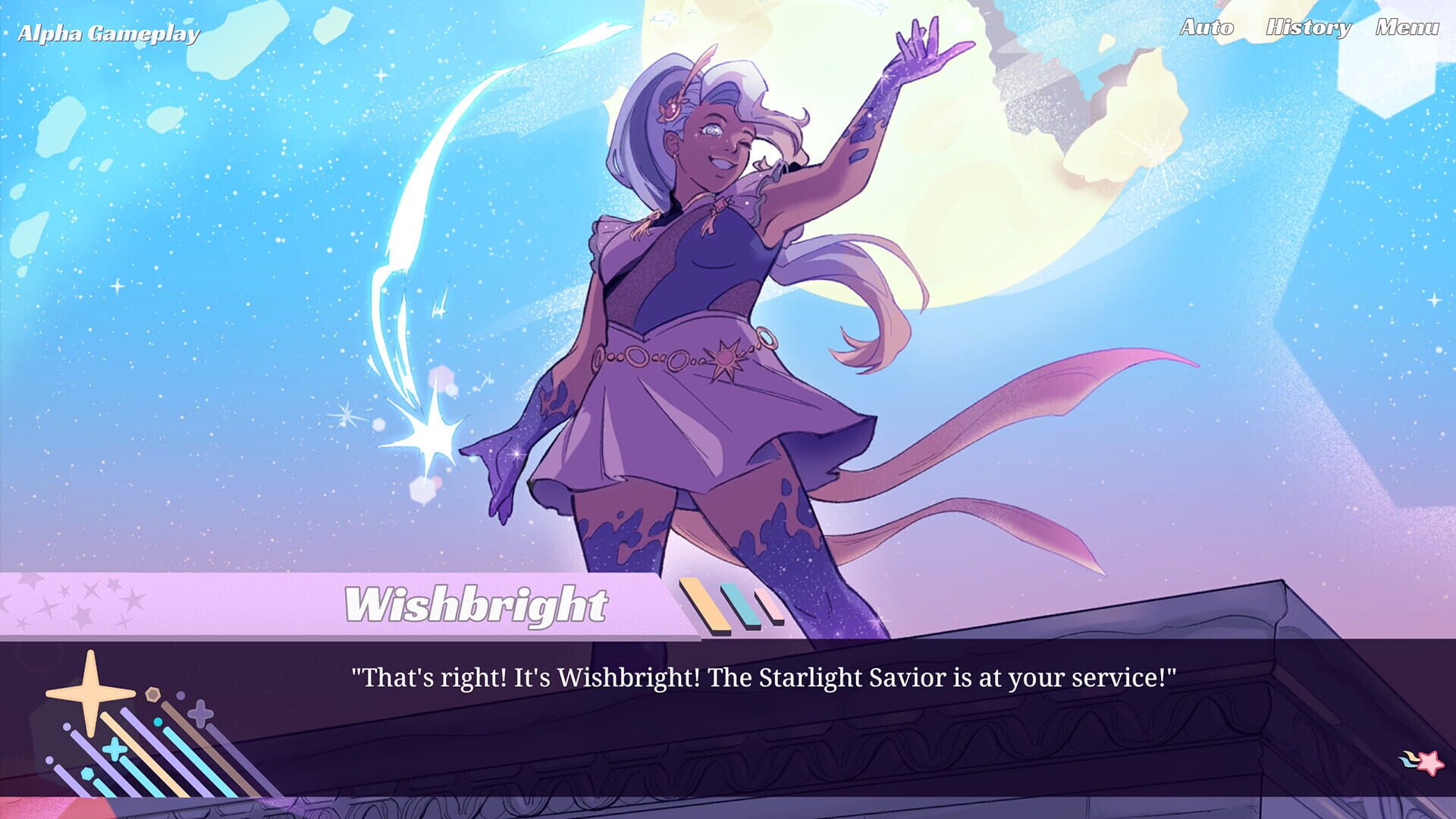The image size is (1456, 819).
Task: Click the Alpha Gameplay watermark text
Action: point(110,33)
